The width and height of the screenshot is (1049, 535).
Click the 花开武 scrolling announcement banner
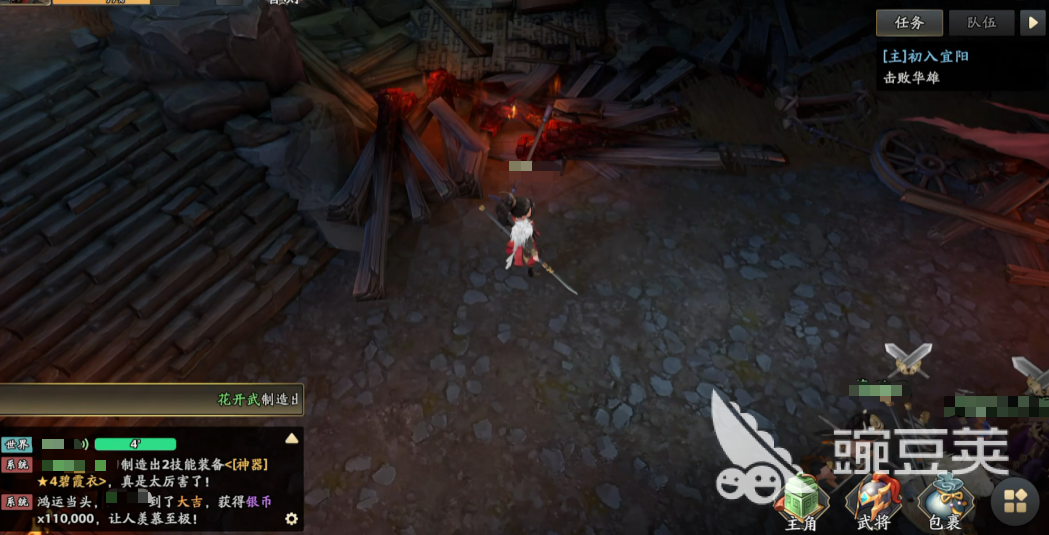tap(150, 399)
